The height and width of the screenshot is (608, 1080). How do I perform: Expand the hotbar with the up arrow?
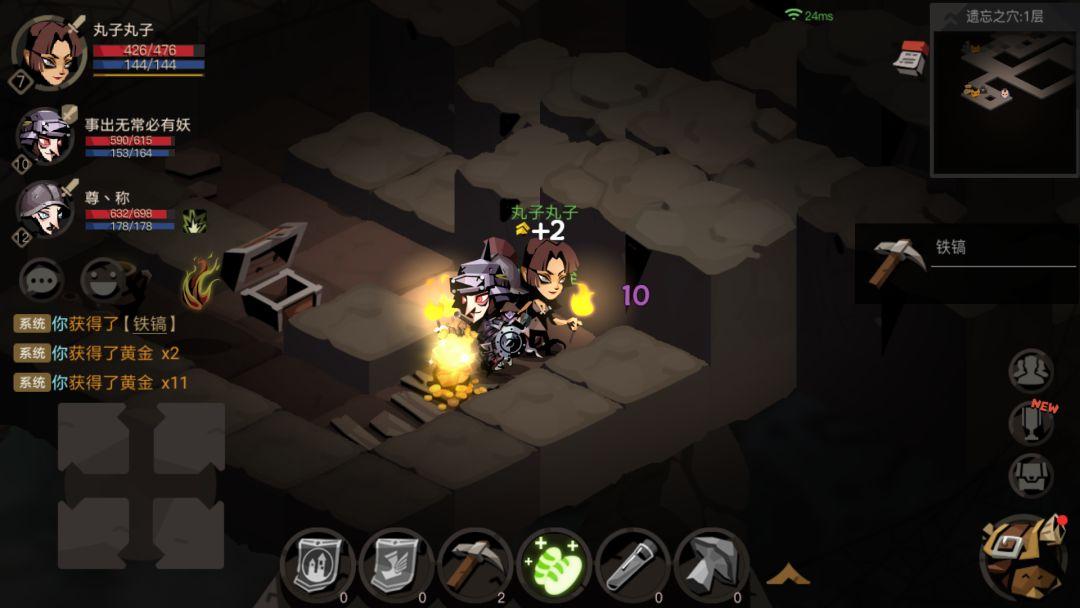coord(788,574)
